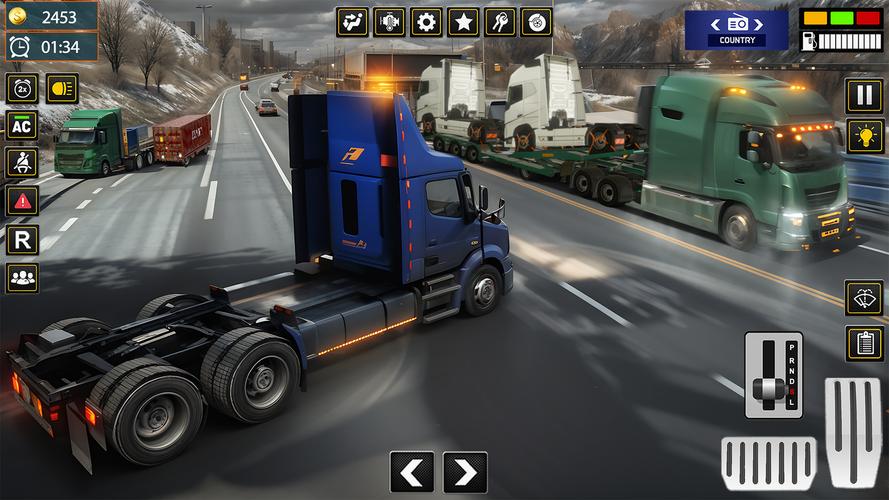Toggle the light bulb hint button
889x500 pixels.
[x=865, y=137]
